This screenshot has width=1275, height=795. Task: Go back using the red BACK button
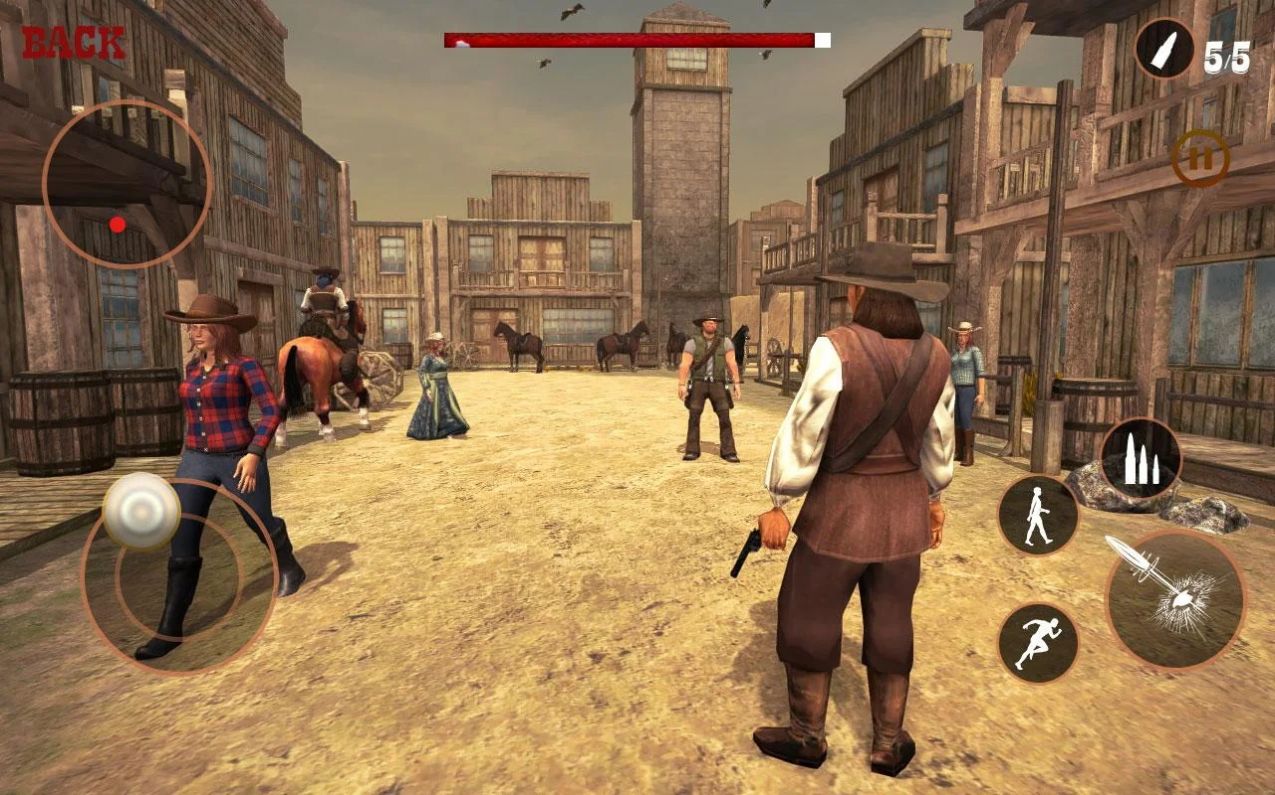click(73, 43)
